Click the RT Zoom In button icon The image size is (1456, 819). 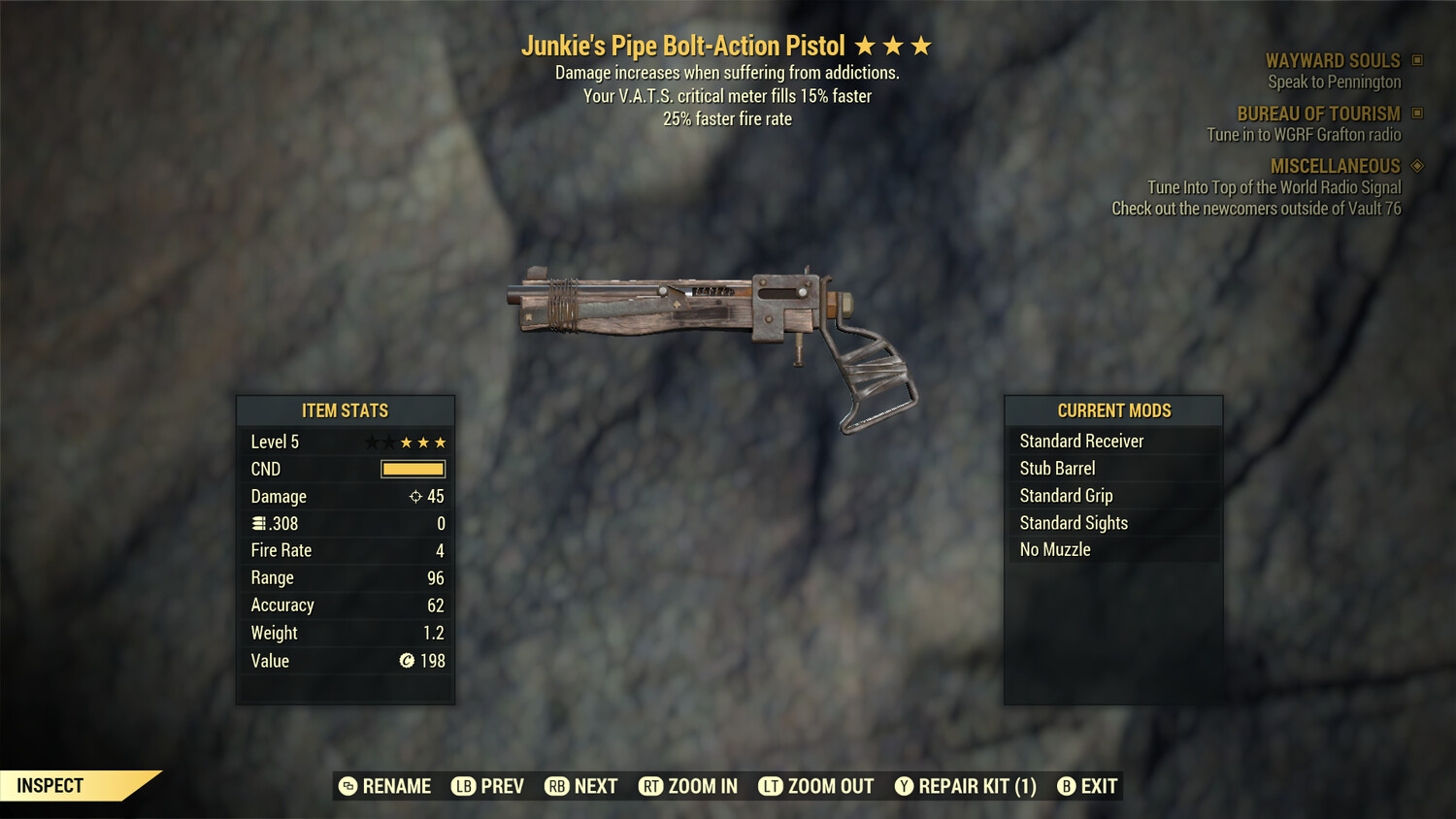(x=648, y=786)
